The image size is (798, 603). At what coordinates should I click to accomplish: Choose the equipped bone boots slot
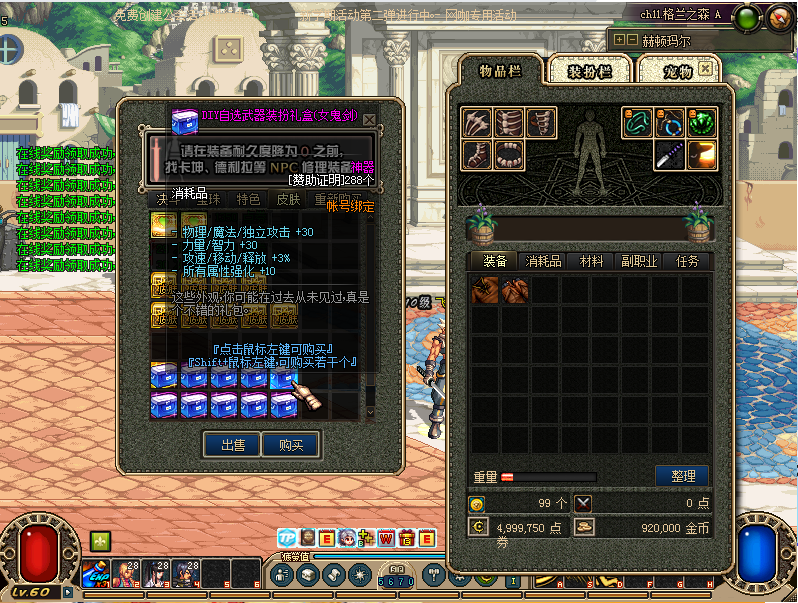[x=476, y=155]
